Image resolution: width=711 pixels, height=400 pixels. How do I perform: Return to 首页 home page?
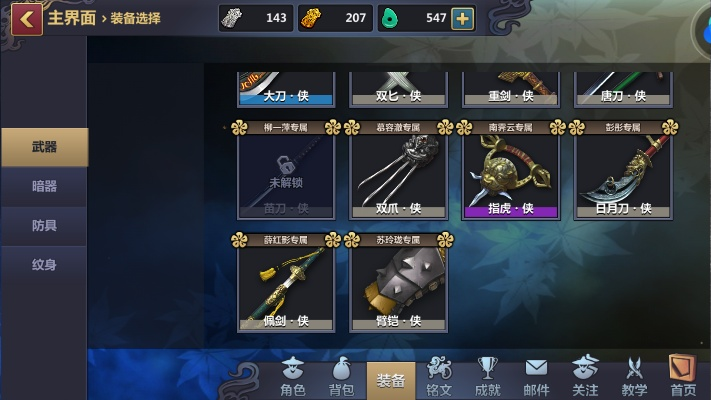coord(684,377)
